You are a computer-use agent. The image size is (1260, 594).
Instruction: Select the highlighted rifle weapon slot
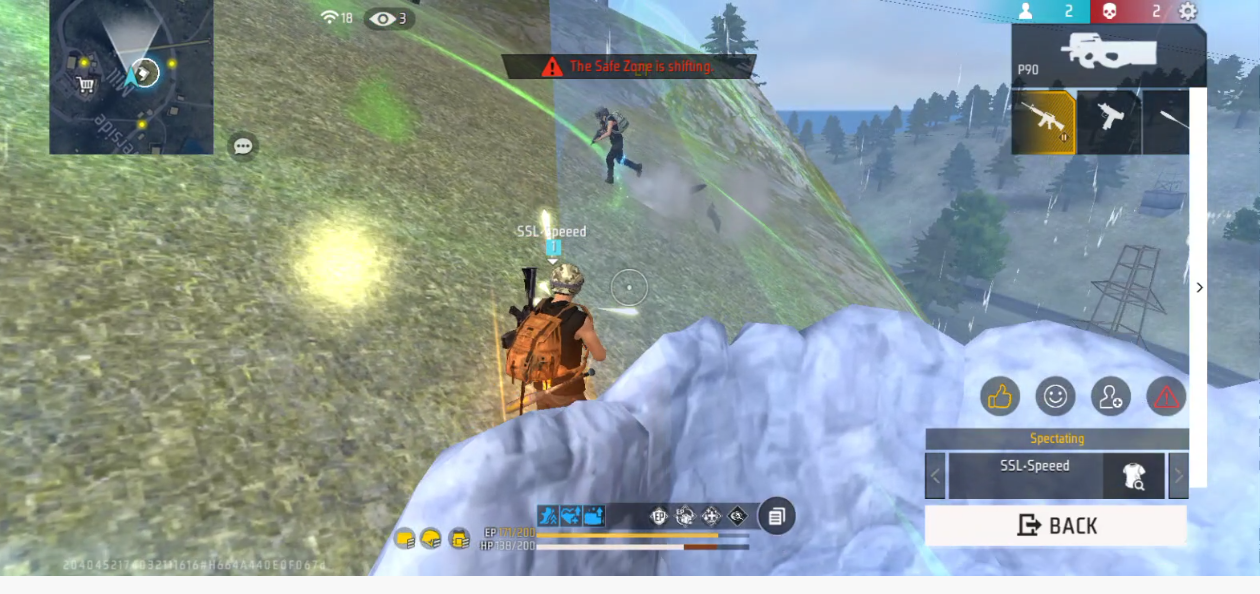tap(1043, 123)
